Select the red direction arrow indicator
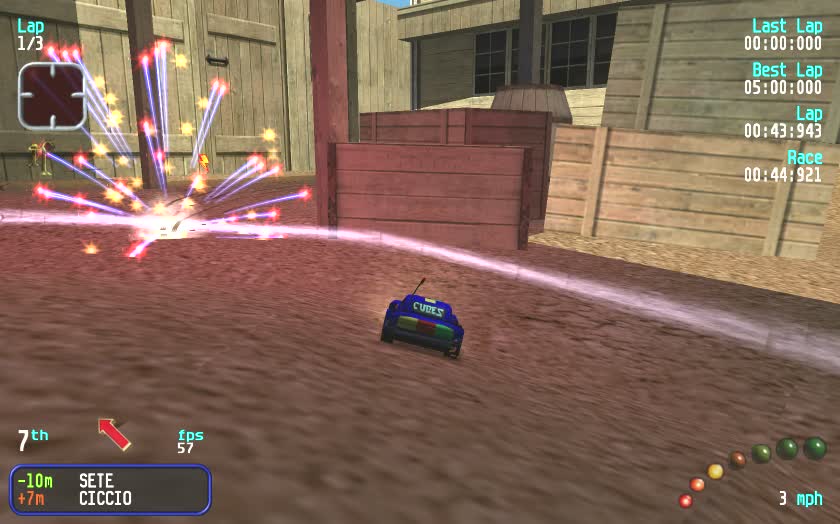840x524 pixels. [114, 433]
